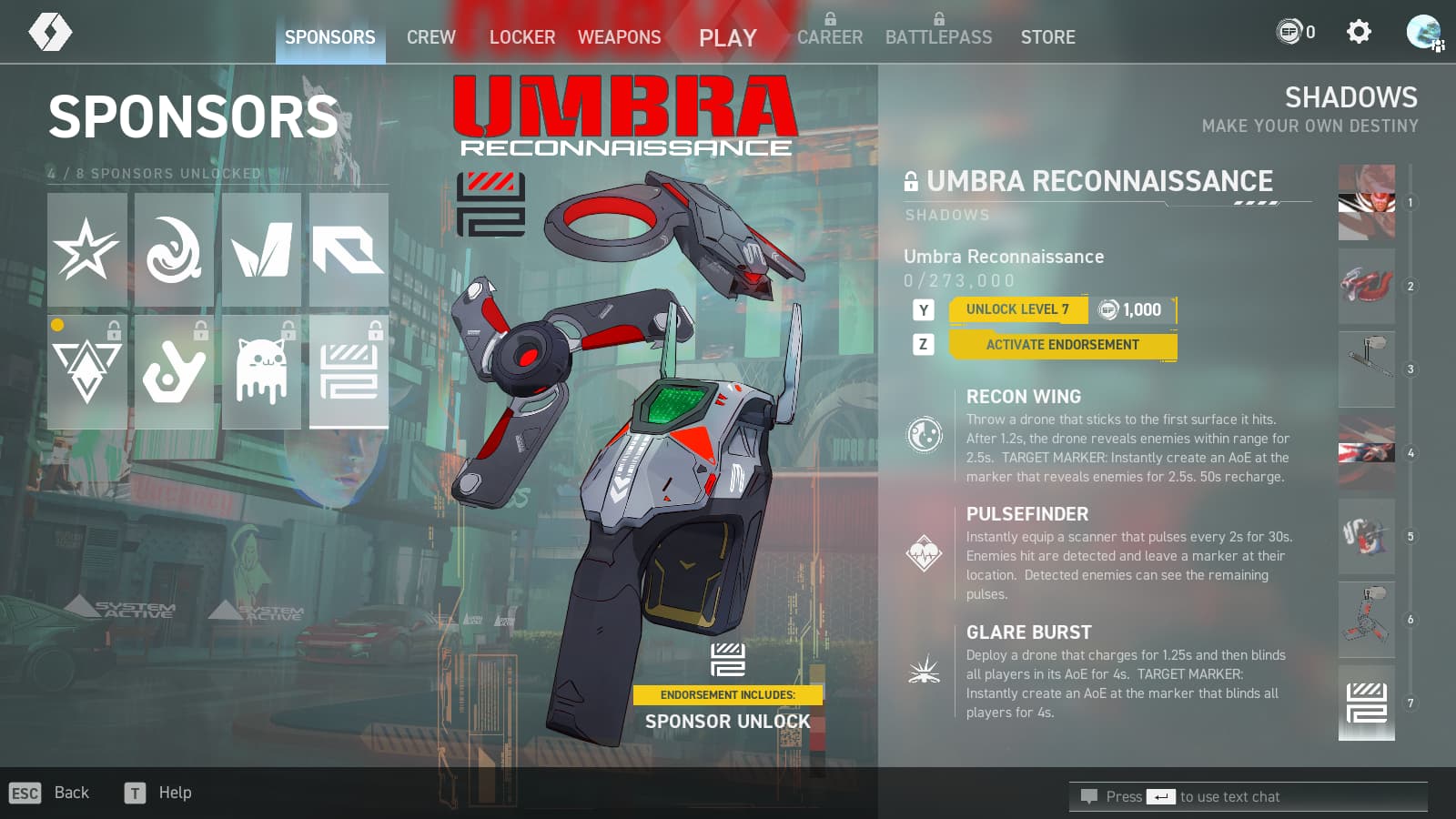Switch to the Sponsors tab
The image size is (1456, 819).
coord(329,37)
